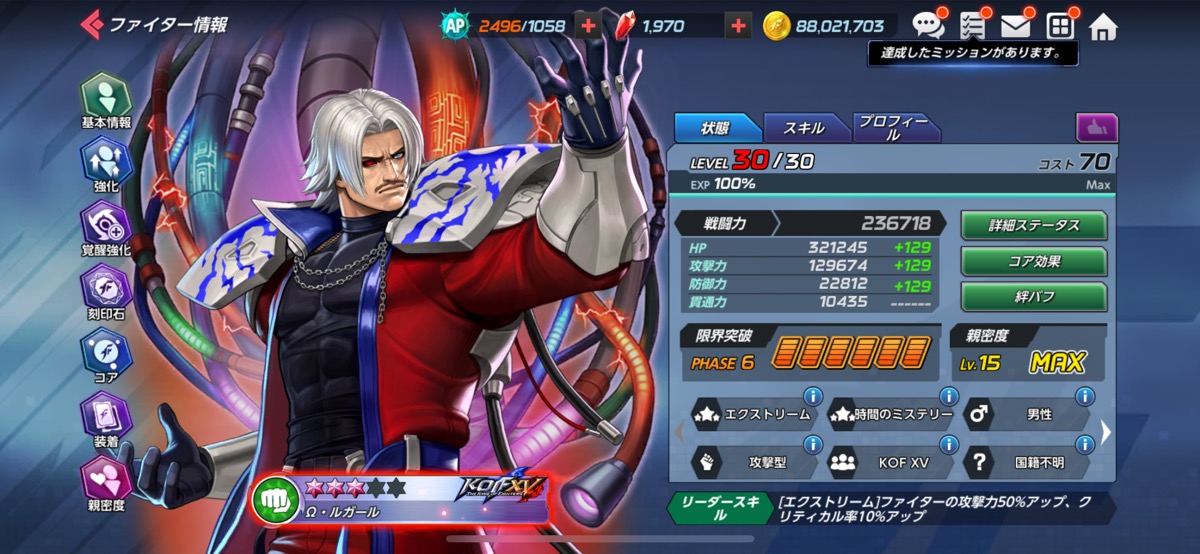Open the 親密度 heart icon menu
This screenshot has height=554, width=1200.
click(105, 482)
